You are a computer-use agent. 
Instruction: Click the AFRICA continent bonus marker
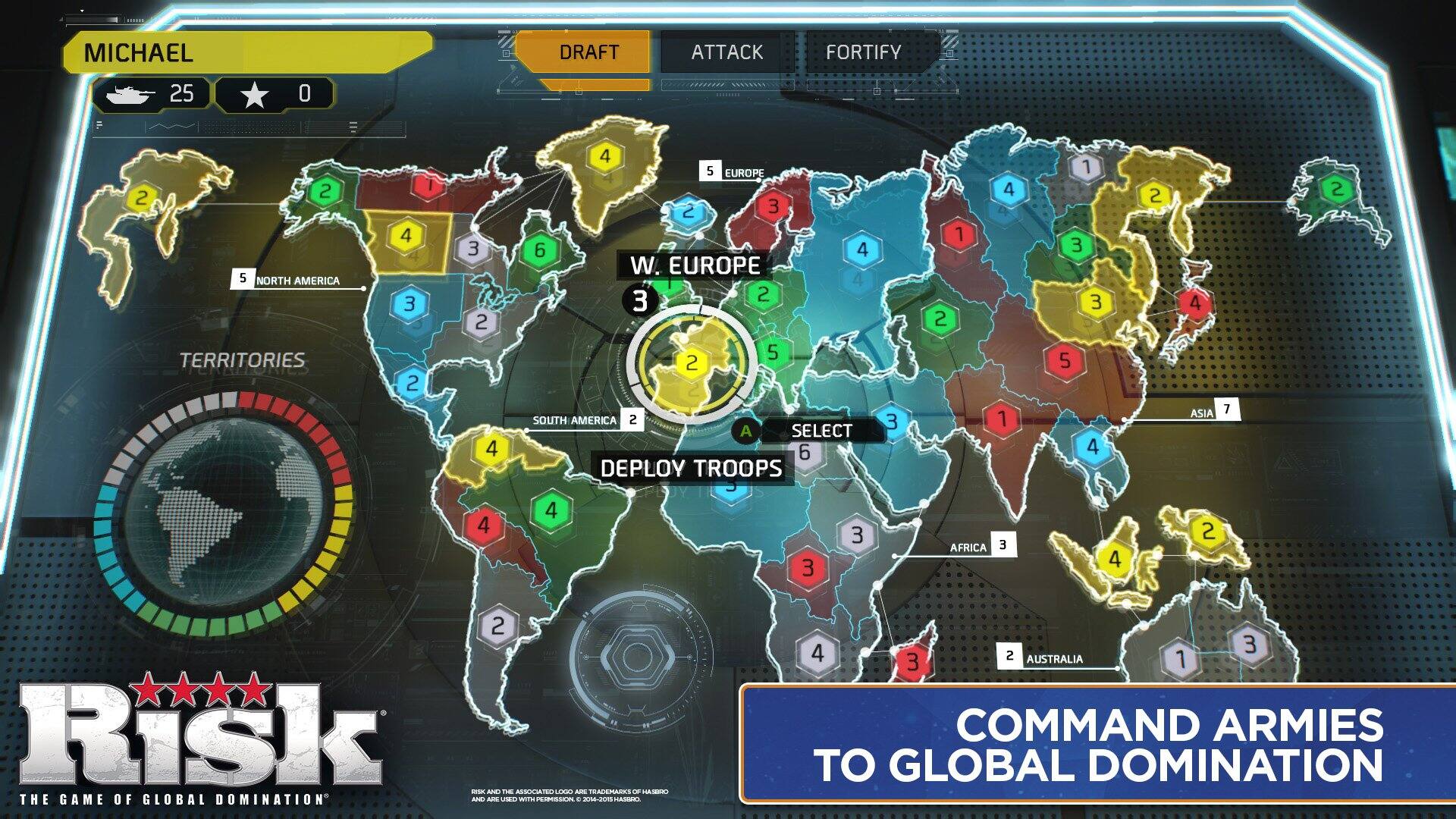[x=1003, y=544]
